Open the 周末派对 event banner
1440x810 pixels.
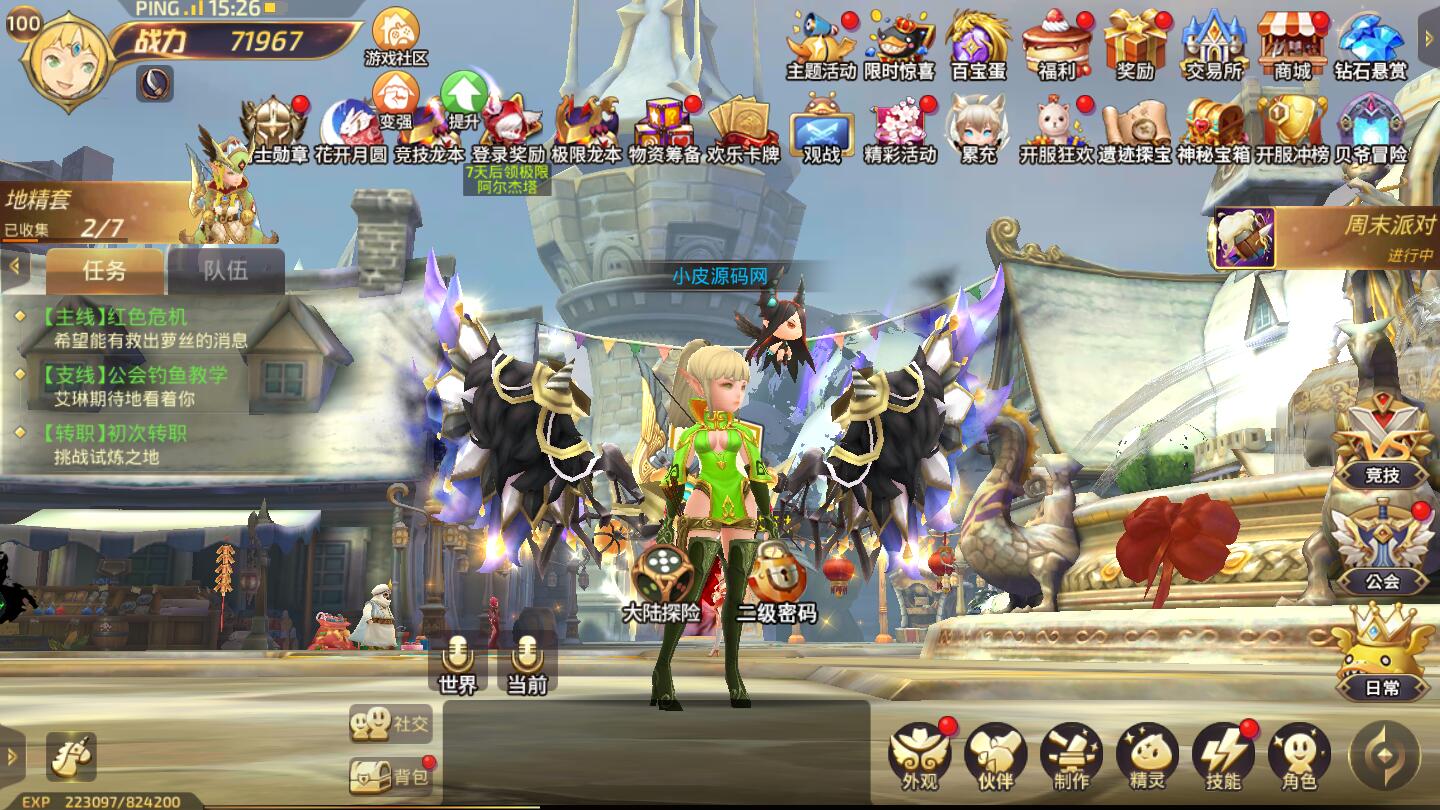[1324, 238]
